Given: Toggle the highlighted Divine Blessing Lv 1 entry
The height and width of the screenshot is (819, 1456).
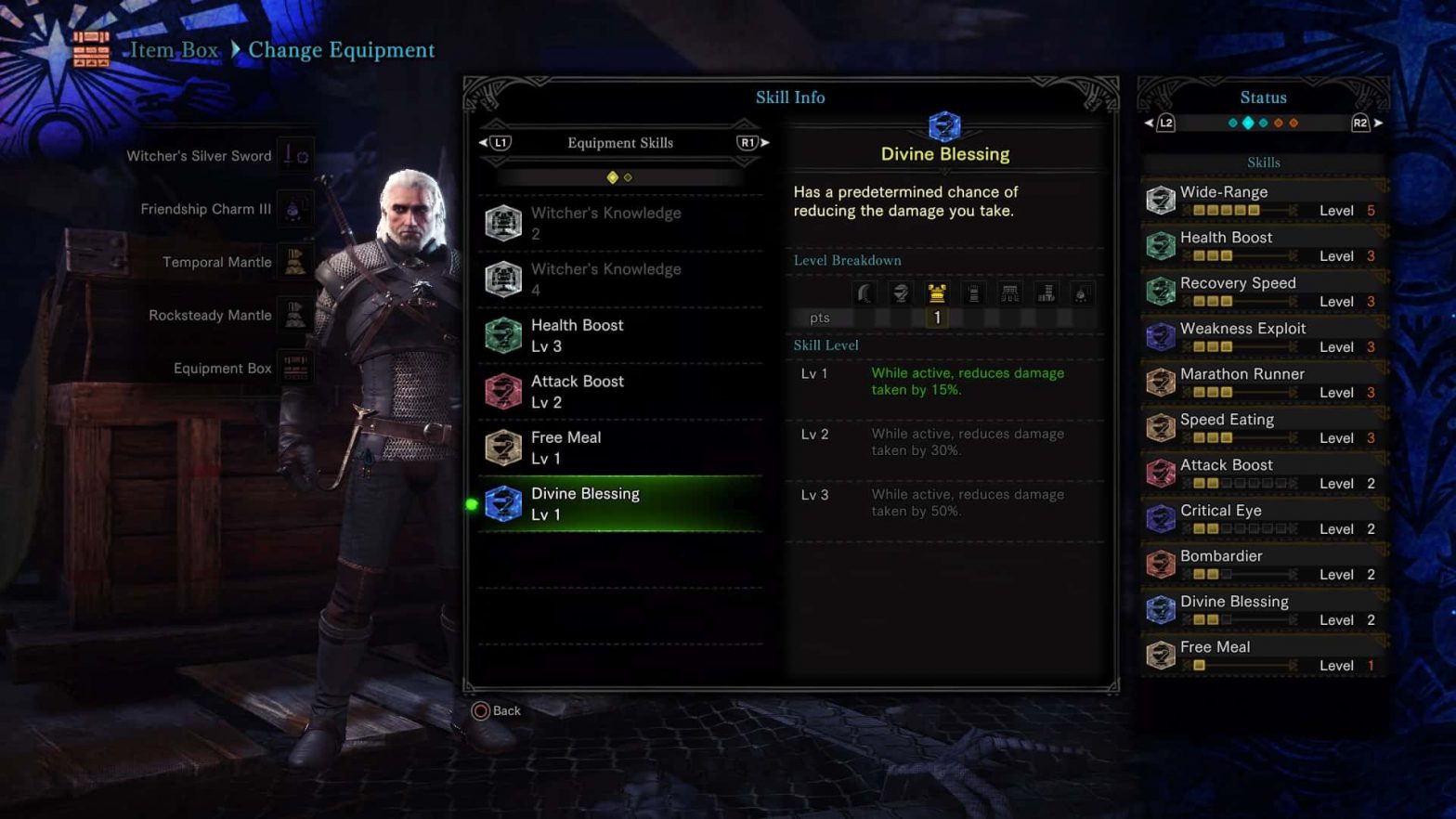Looking at the screenshot, I should point(620,503).
